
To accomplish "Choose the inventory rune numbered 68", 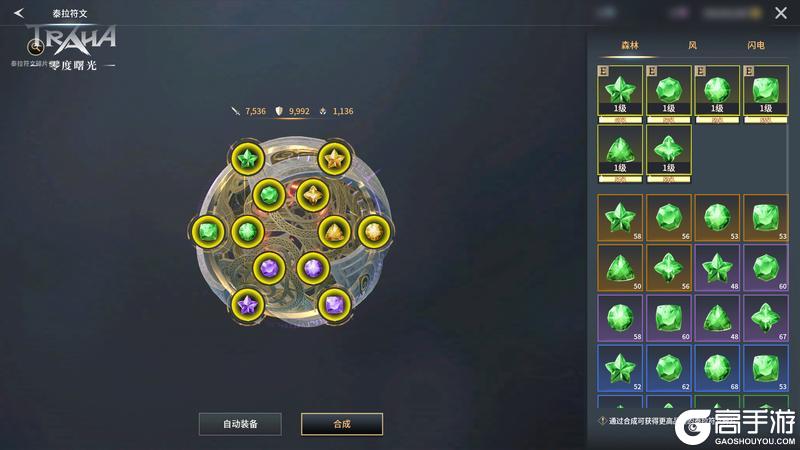I will (718, 369).
